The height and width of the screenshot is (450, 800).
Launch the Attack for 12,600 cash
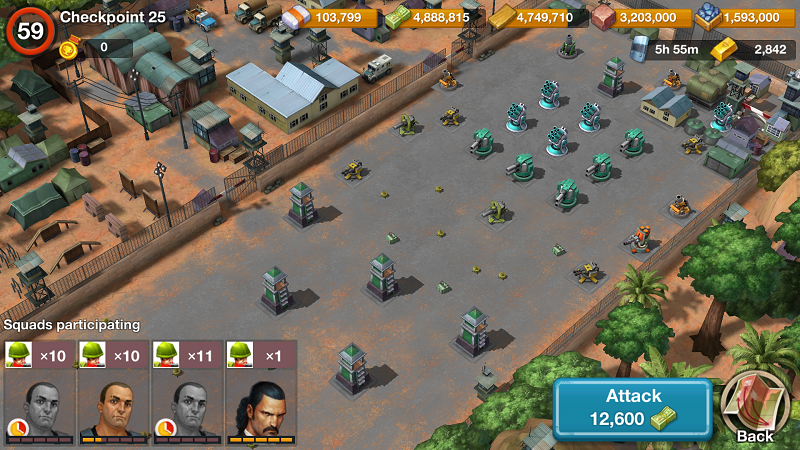pos(633,408)
